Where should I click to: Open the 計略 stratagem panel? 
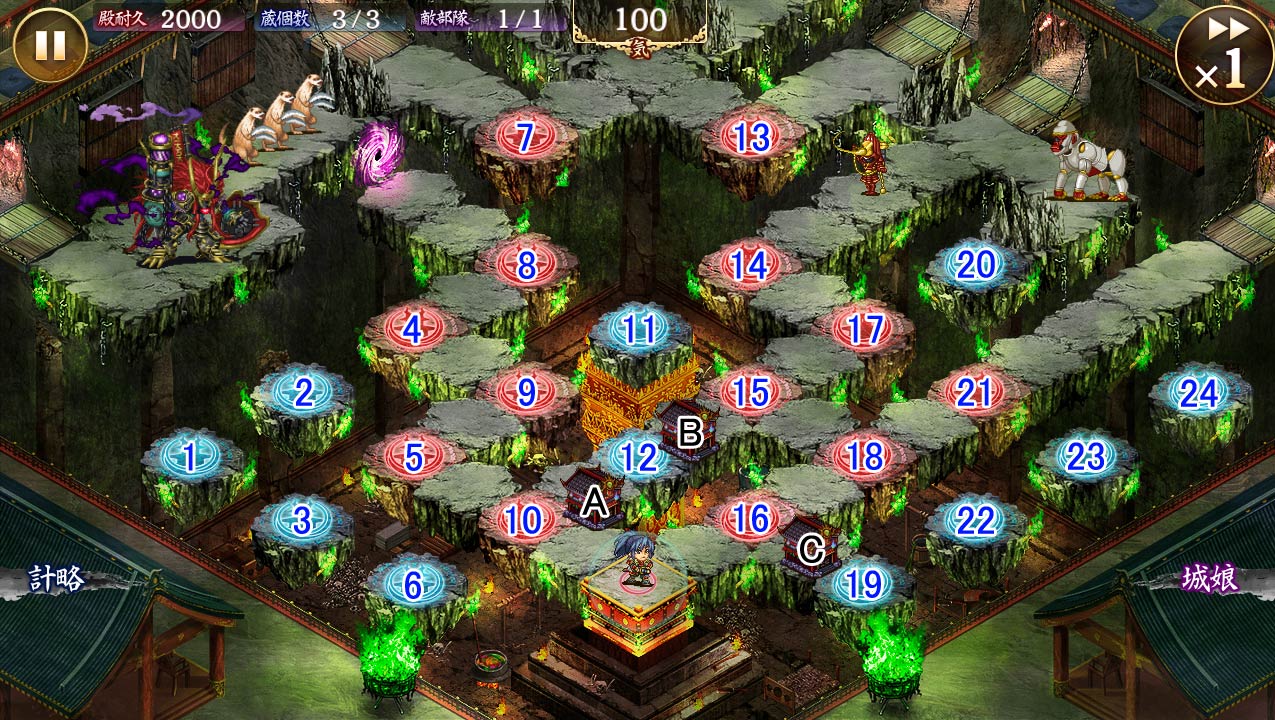tap(57, 579)
